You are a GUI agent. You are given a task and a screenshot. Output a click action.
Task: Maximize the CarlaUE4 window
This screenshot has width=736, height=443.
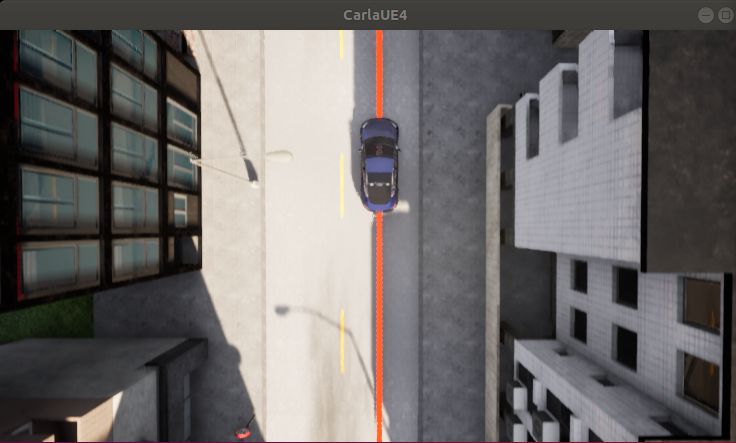[725, 15]
